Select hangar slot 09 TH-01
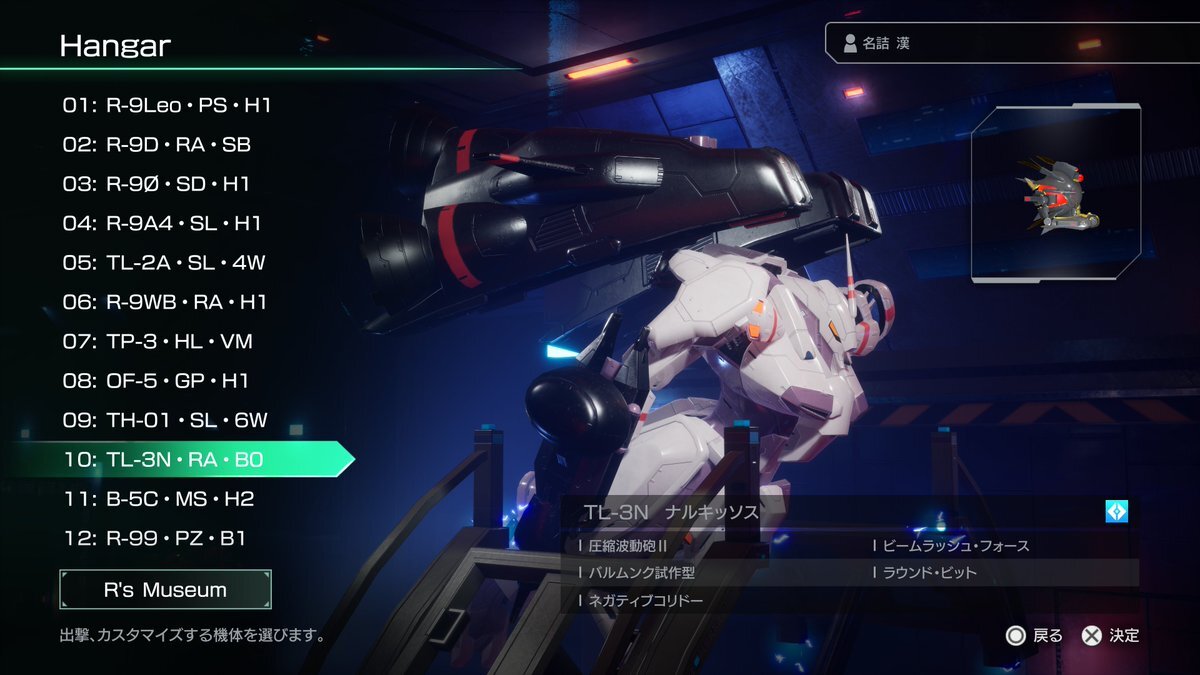Screen dimensions: 1200x675 tap(165, 420)
